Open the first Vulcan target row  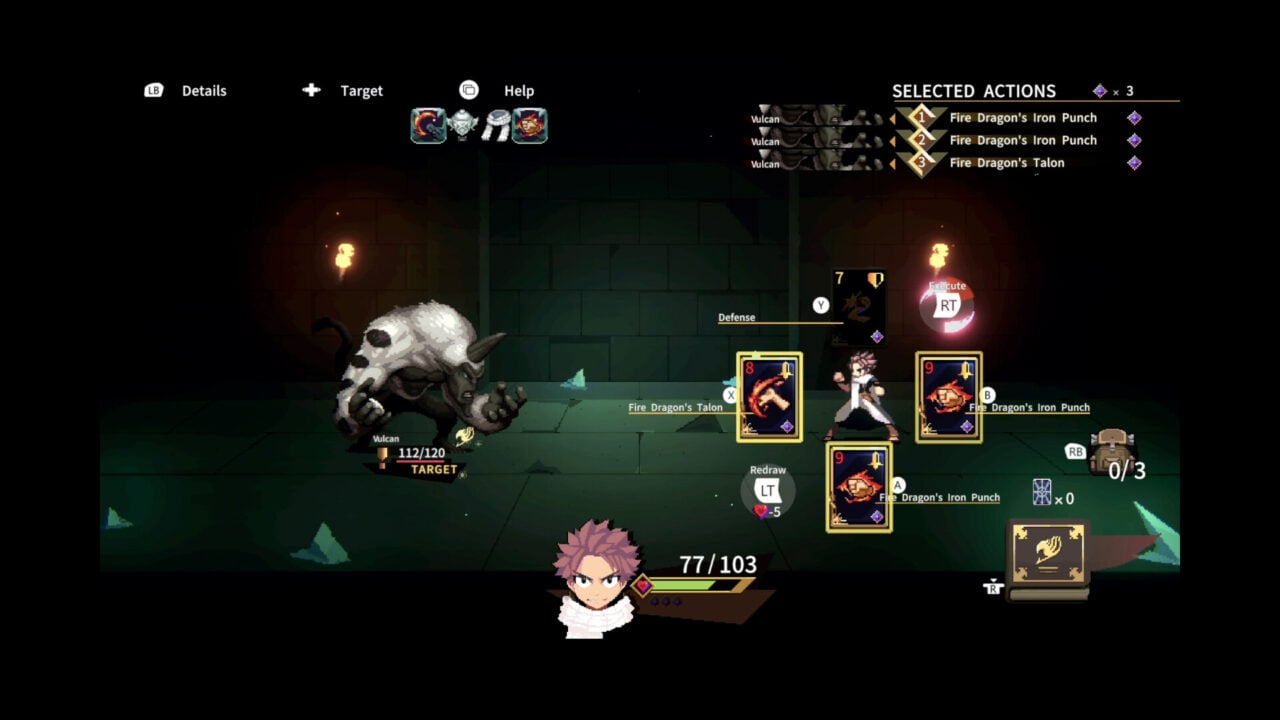point(800,118)
